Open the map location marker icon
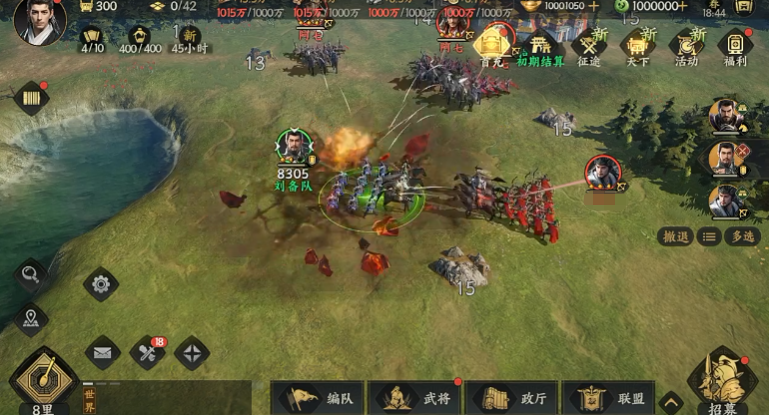 [31, 318]
